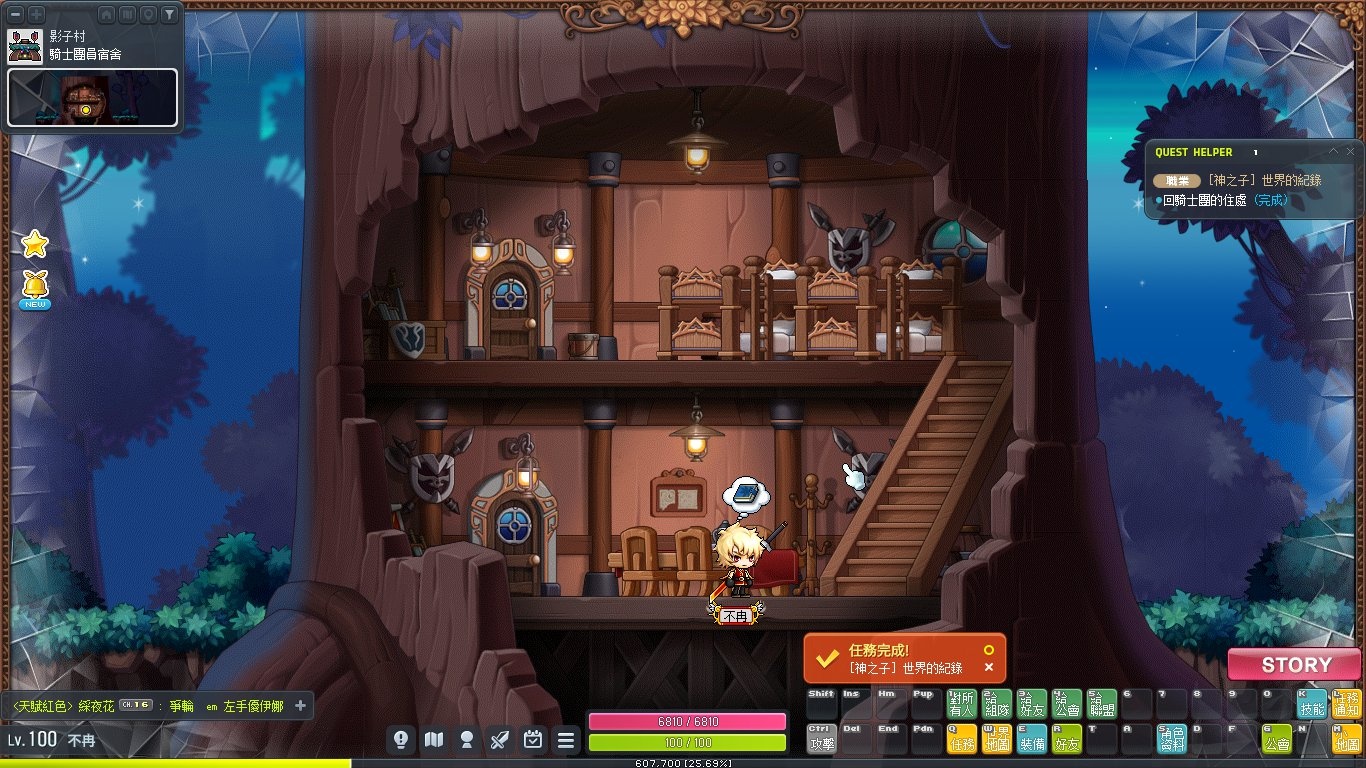Open the minimap view of the dormitory
The height and width of the screenshot is (768, 1366).
tap(92, 97)
